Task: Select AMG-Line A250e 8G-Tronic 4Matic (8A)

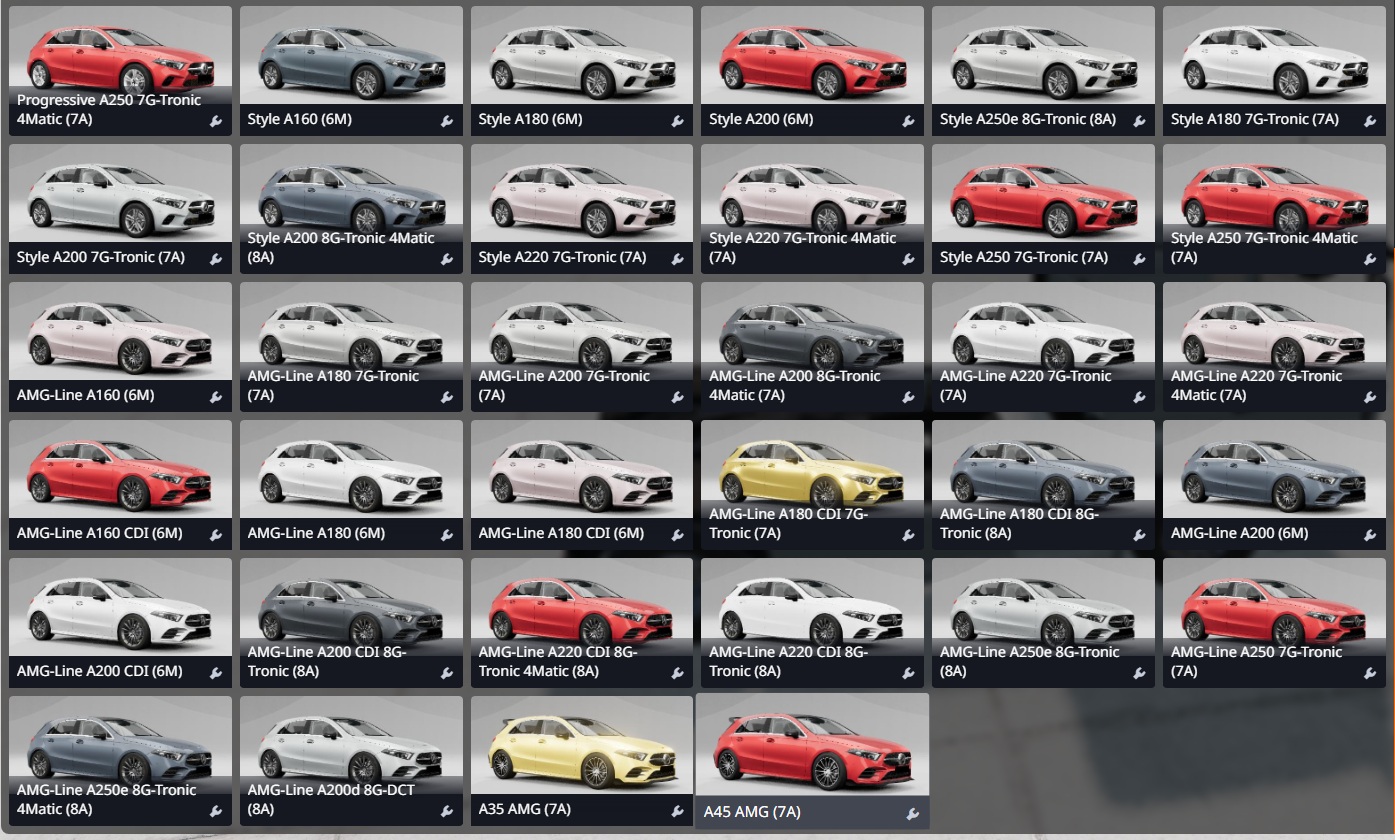Action: [120, 750]
